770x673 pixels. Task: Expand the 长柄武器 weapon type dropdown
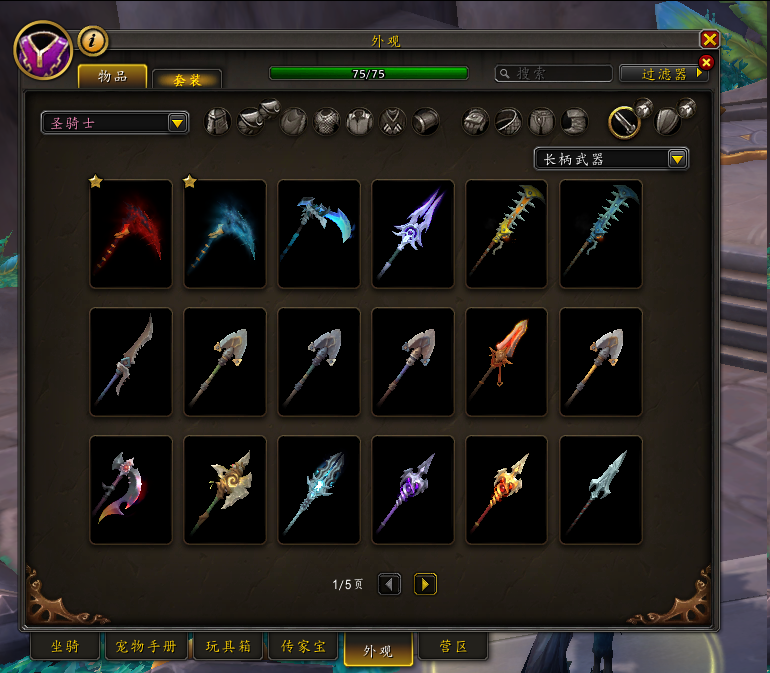pyautogui.click(x=611, y=159)
